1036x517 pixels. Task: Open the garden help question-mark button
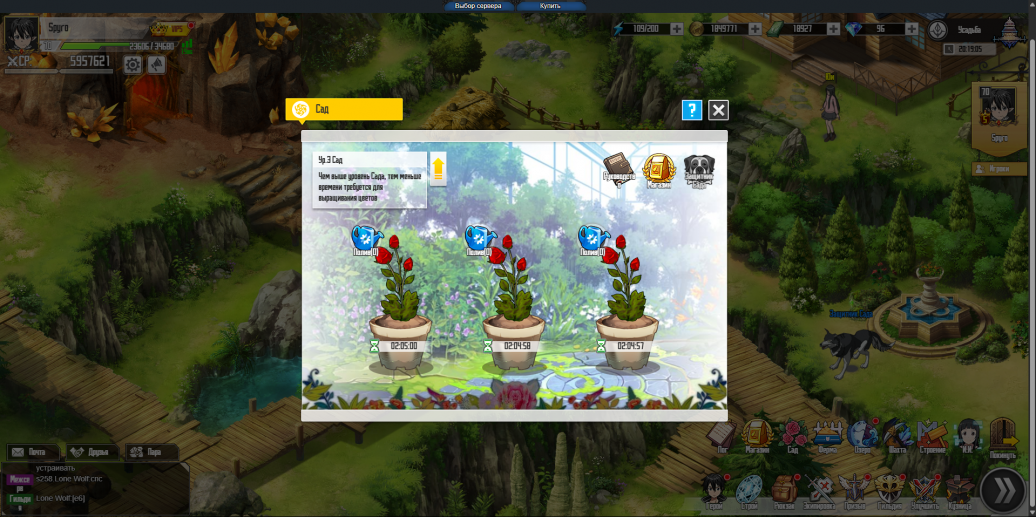[691, 110]
